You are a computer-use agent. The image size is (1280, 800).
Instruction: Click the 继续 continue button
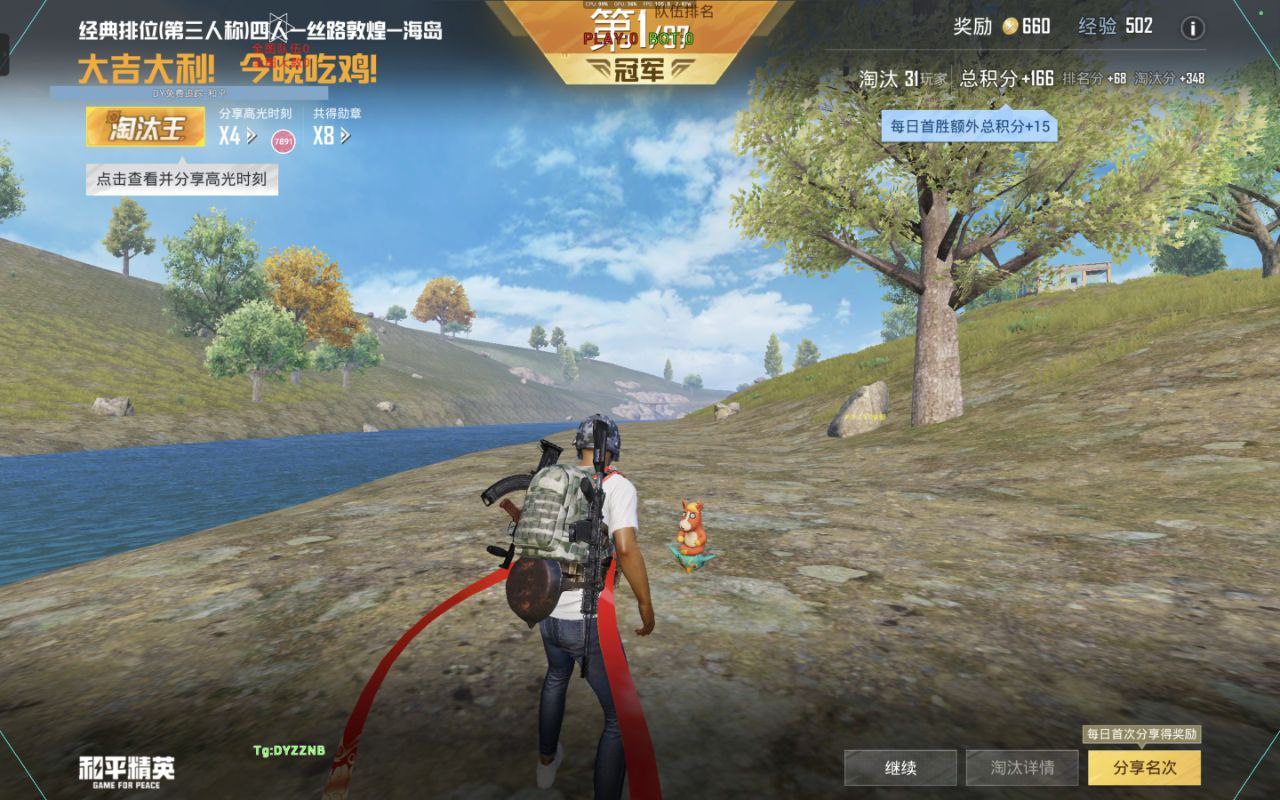[900, 768]
